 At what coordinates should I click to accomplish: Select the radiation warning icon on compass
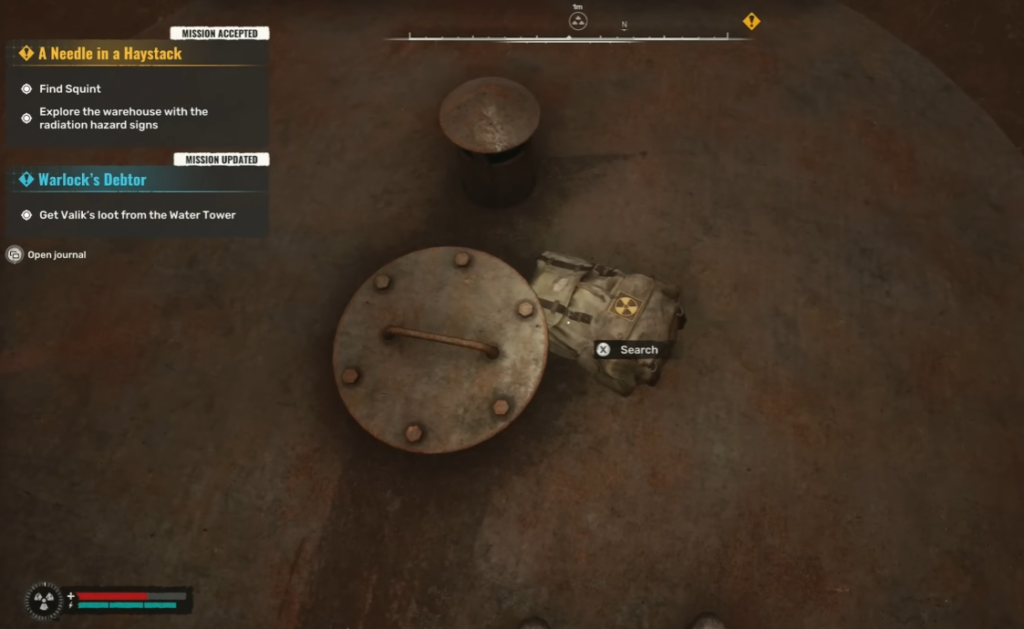pyautogui.click(x=578, y=21)
